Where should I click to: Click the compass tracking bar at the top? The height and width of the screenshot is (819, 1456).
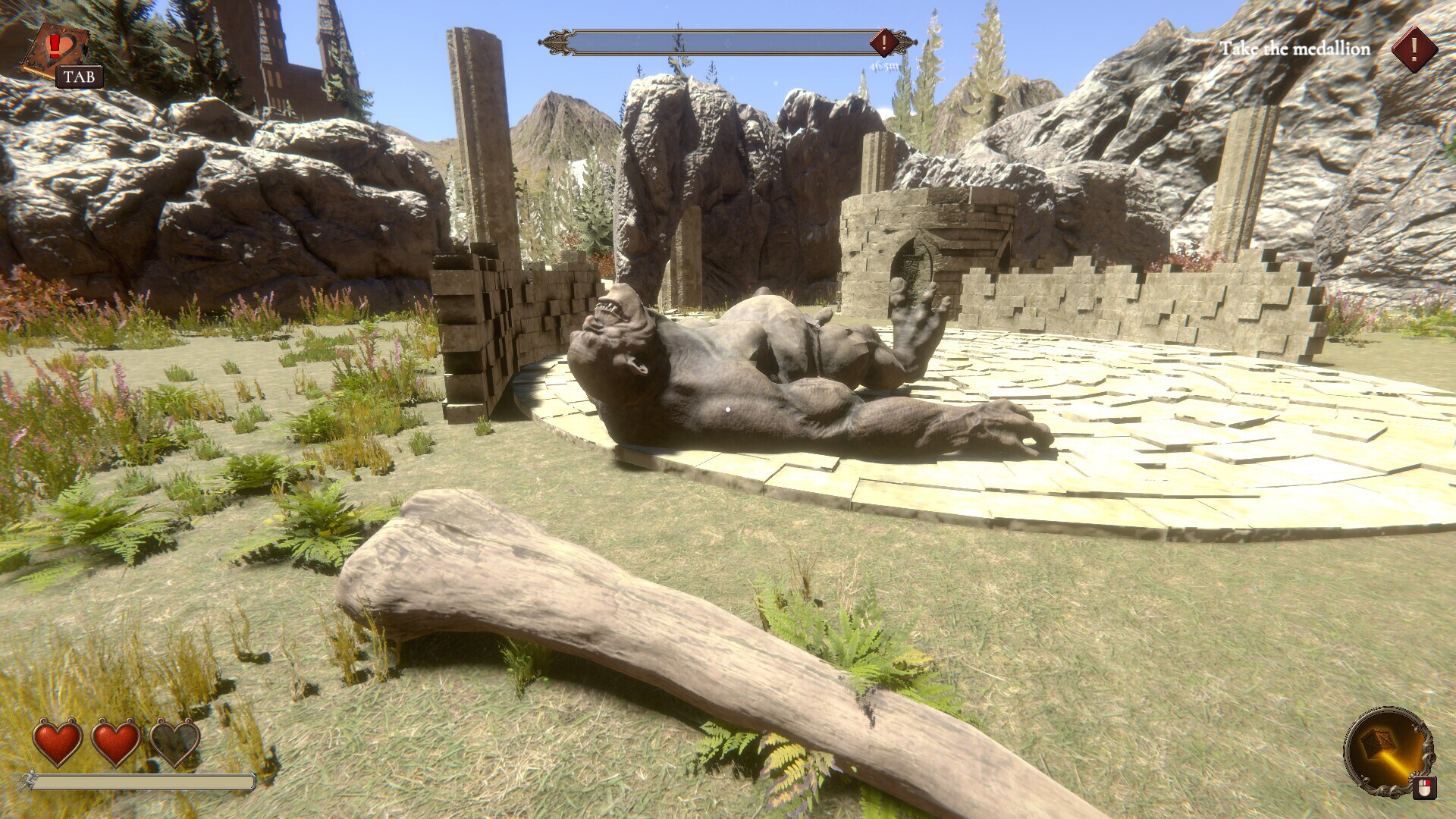pos(724,43)
